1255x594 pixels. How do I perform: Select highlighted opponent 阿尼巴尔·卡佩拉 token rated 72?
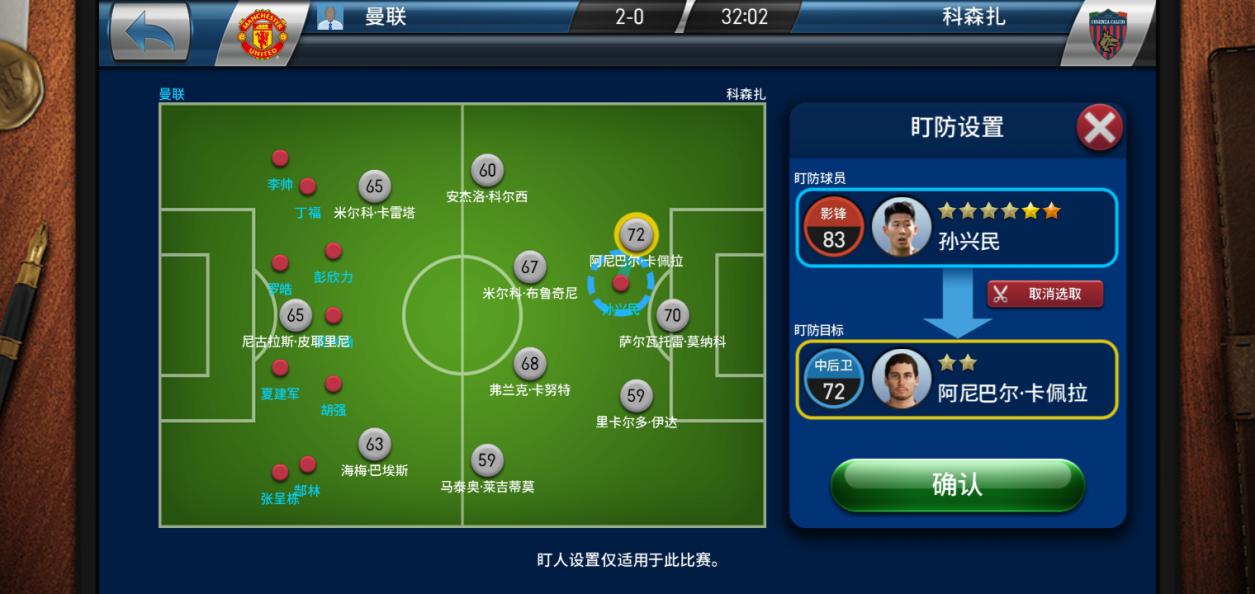click(636, 235)
